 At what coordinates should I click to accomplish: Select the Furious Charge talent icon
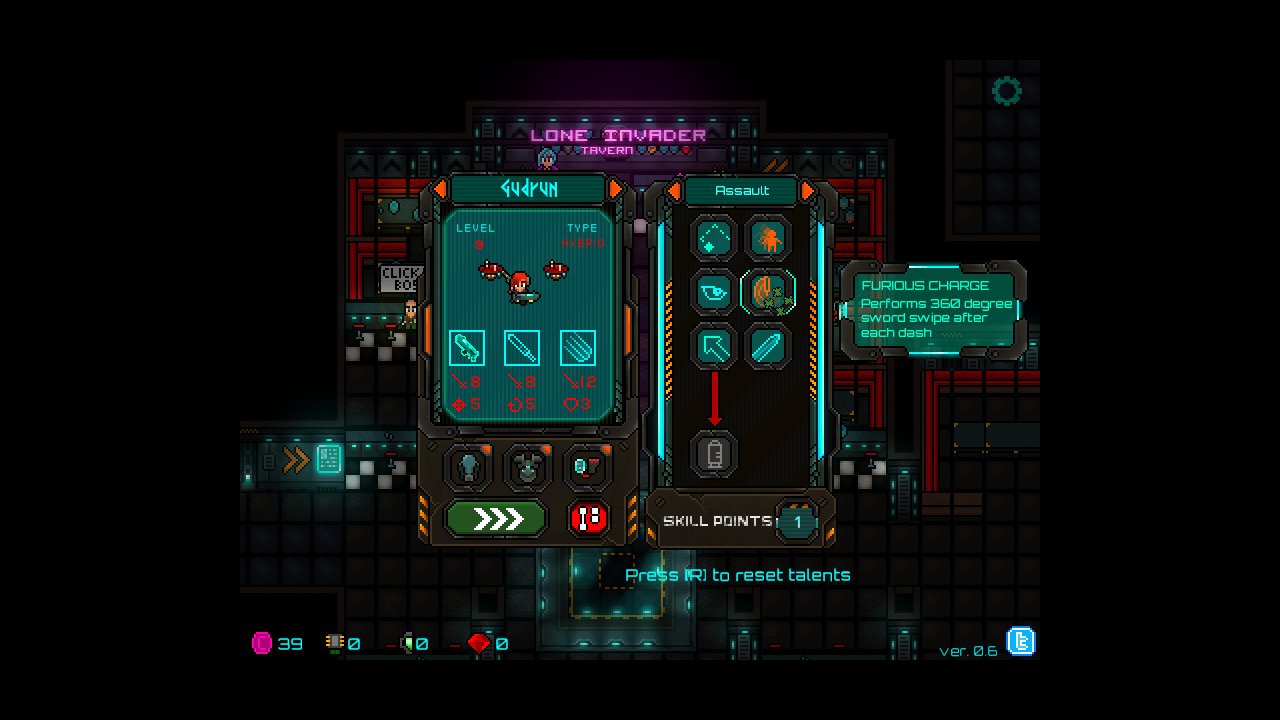[768, 292]
